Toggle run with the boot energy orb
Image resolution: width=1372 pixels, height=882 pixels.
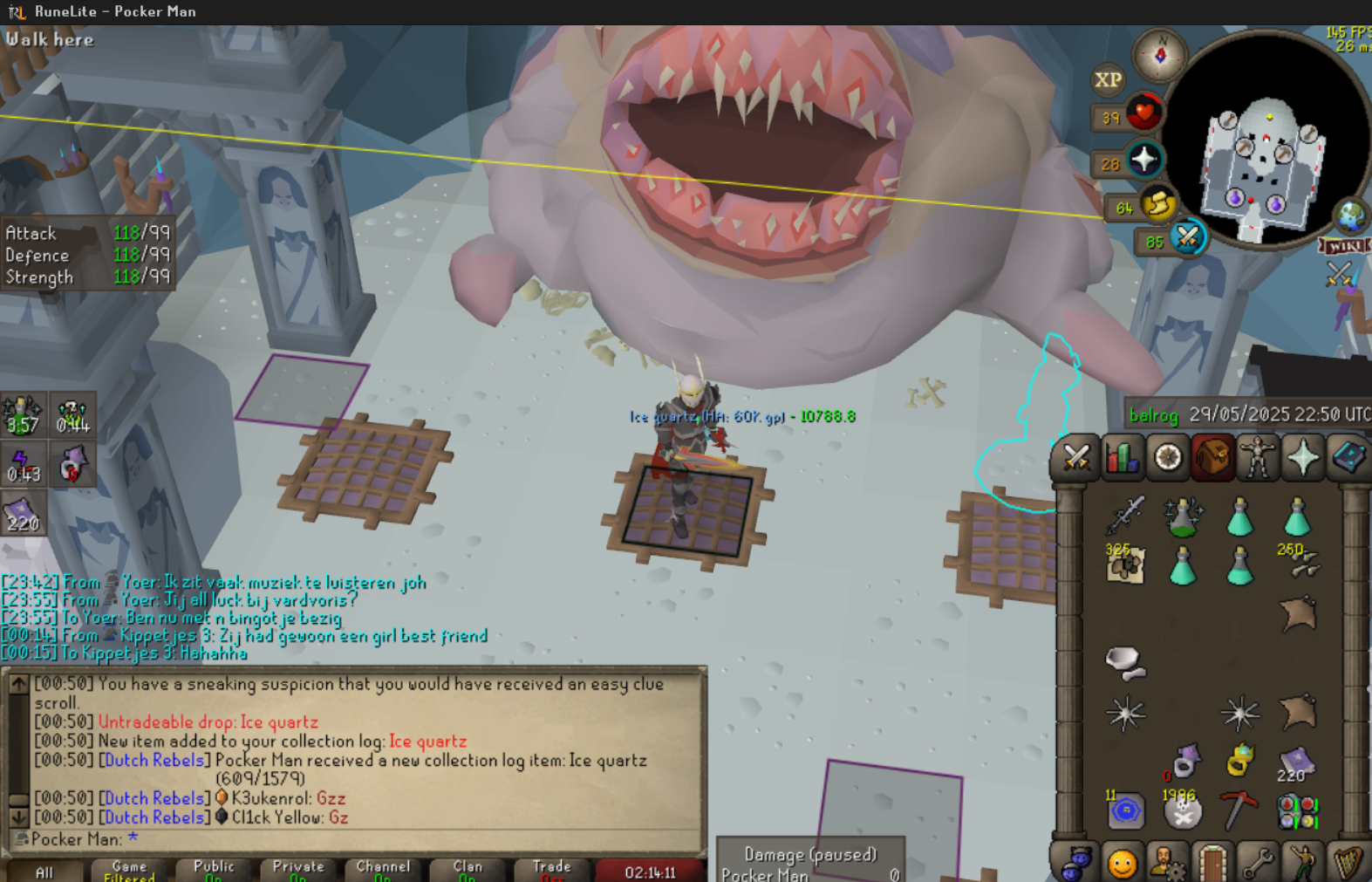pyautogui.click(x=1158, y=205)
